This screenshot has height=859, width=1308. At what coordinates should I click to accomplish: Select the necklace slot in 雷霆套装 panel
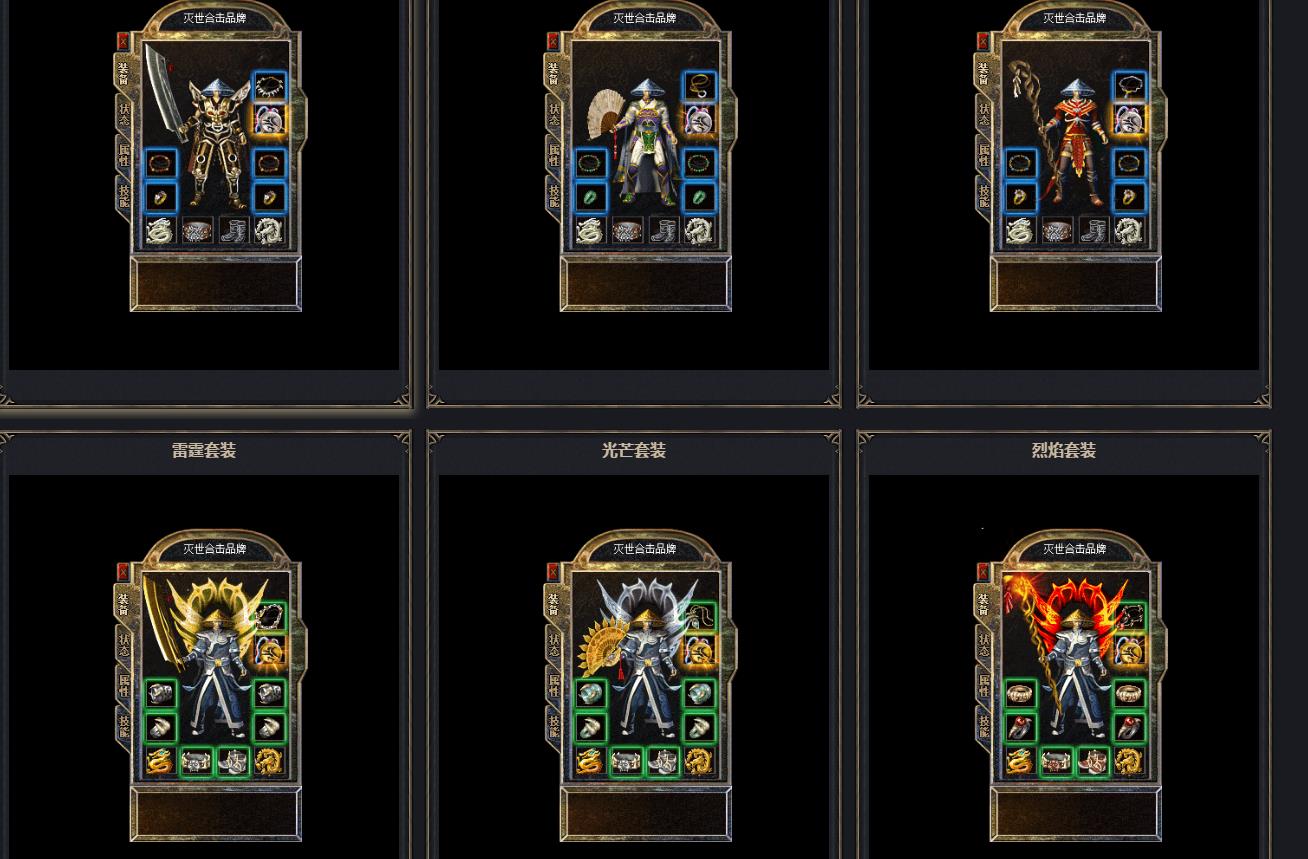point(269,616)
